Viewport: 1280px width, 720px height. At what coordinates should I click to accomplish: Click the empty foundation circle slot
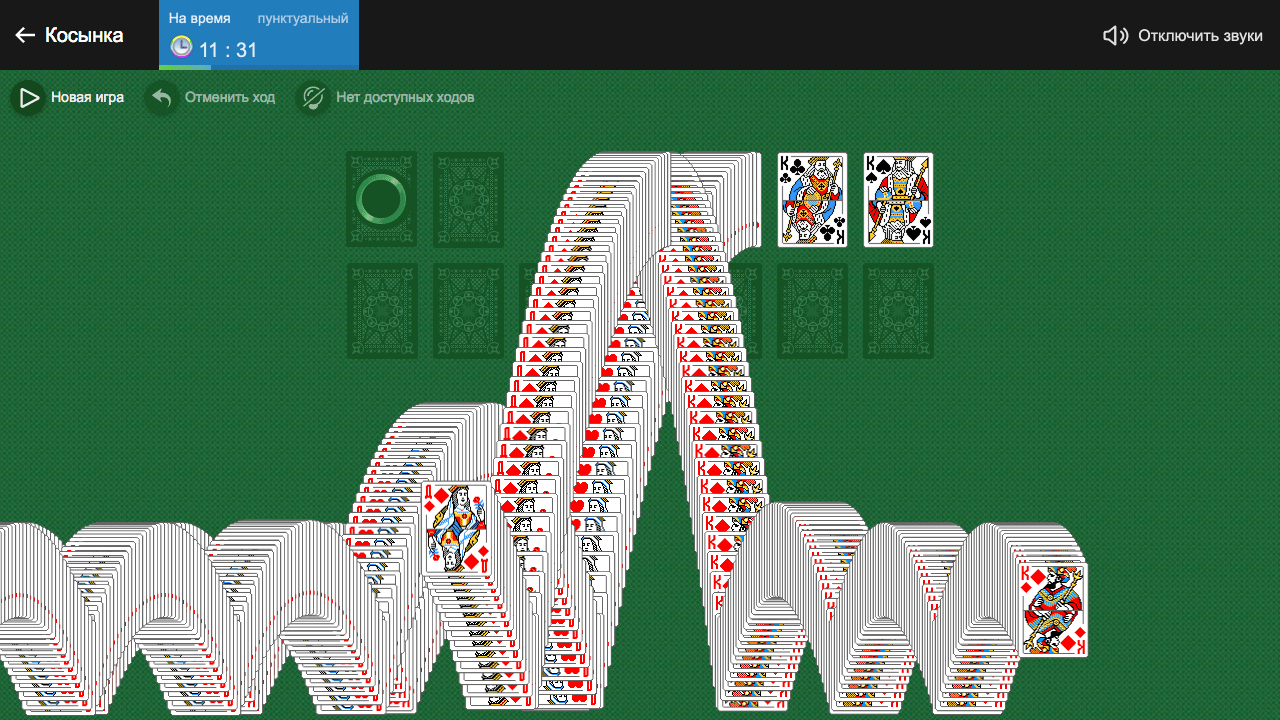tap(381, 197)
